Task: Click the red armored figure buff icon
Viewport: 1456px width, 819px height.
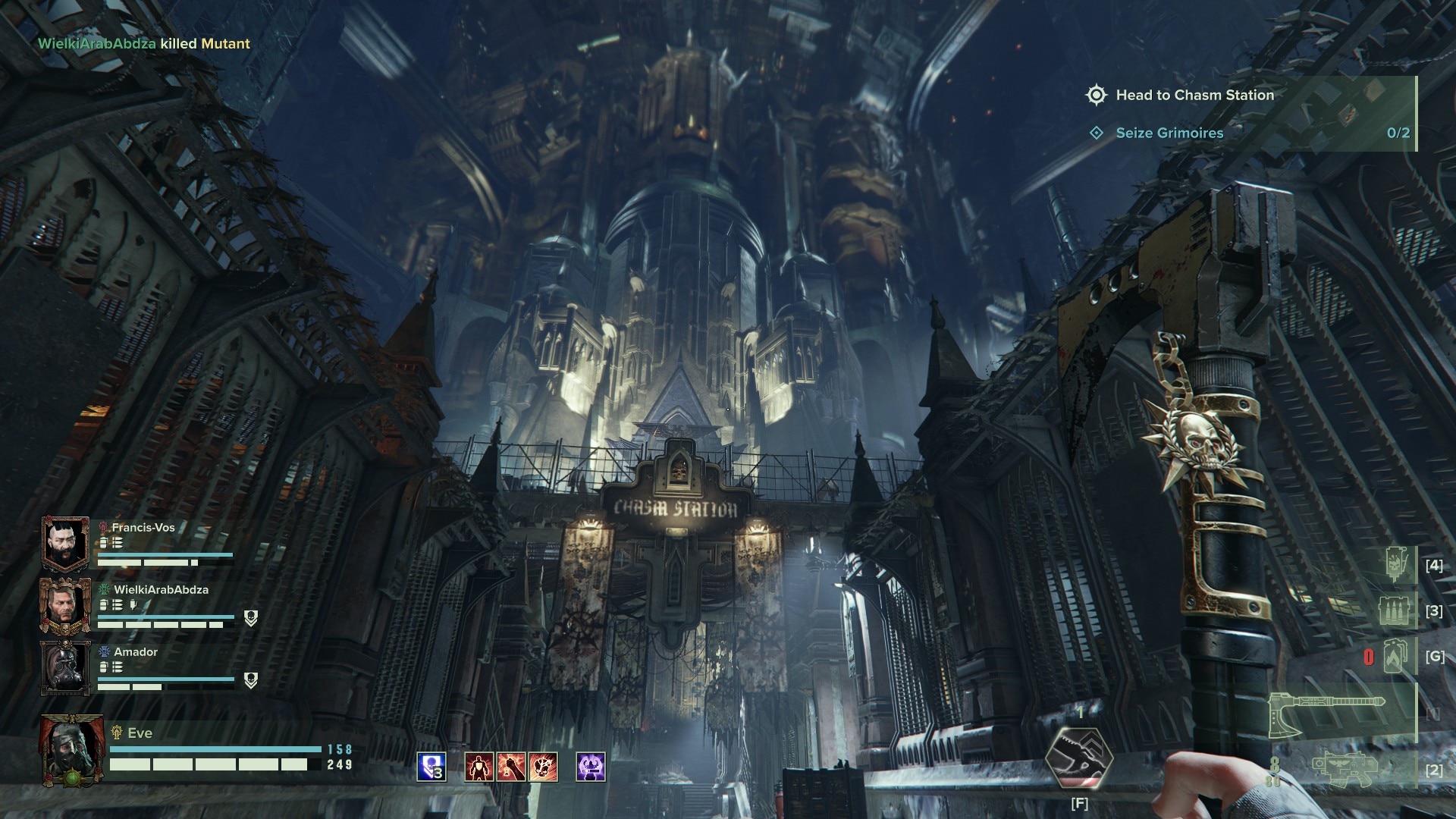Action: coord(479,767)
